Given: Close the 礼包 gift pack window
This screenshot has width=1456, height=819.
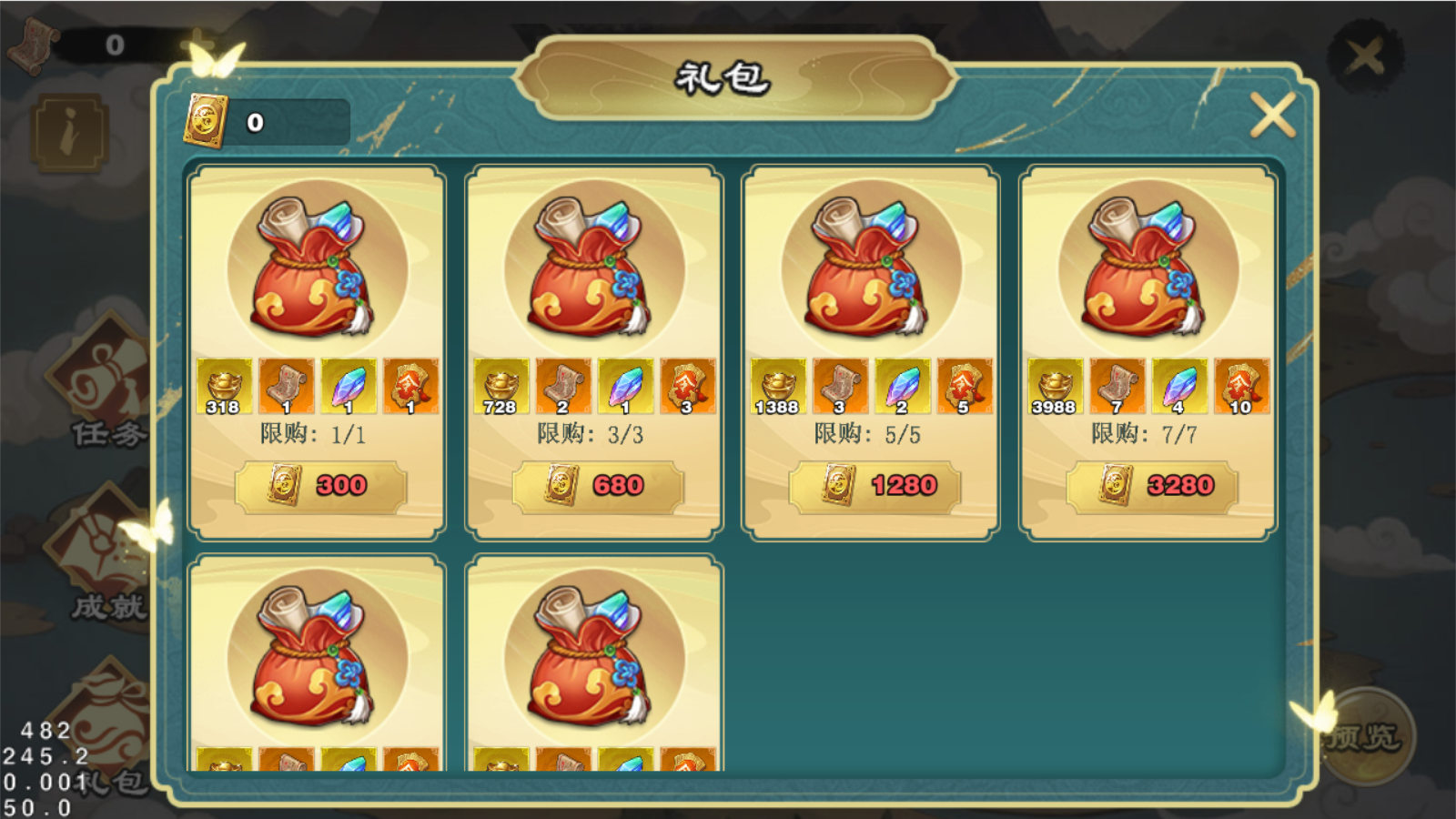Looking at the screenshot, I should point(1272,116).
